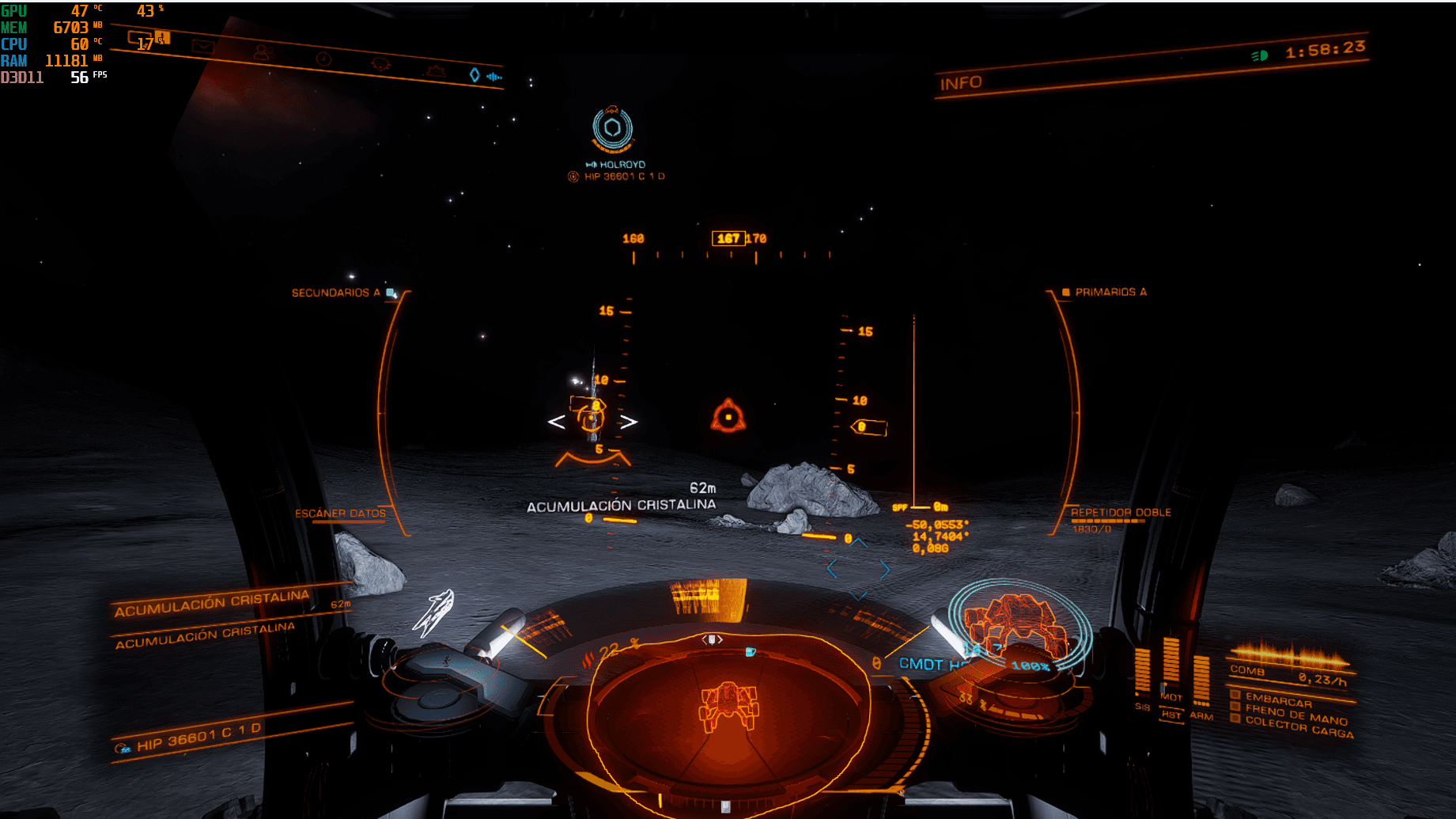The image size is (1456, 819).
Task: Open the chat bubble comms icon
Action: tap(140, 38)
